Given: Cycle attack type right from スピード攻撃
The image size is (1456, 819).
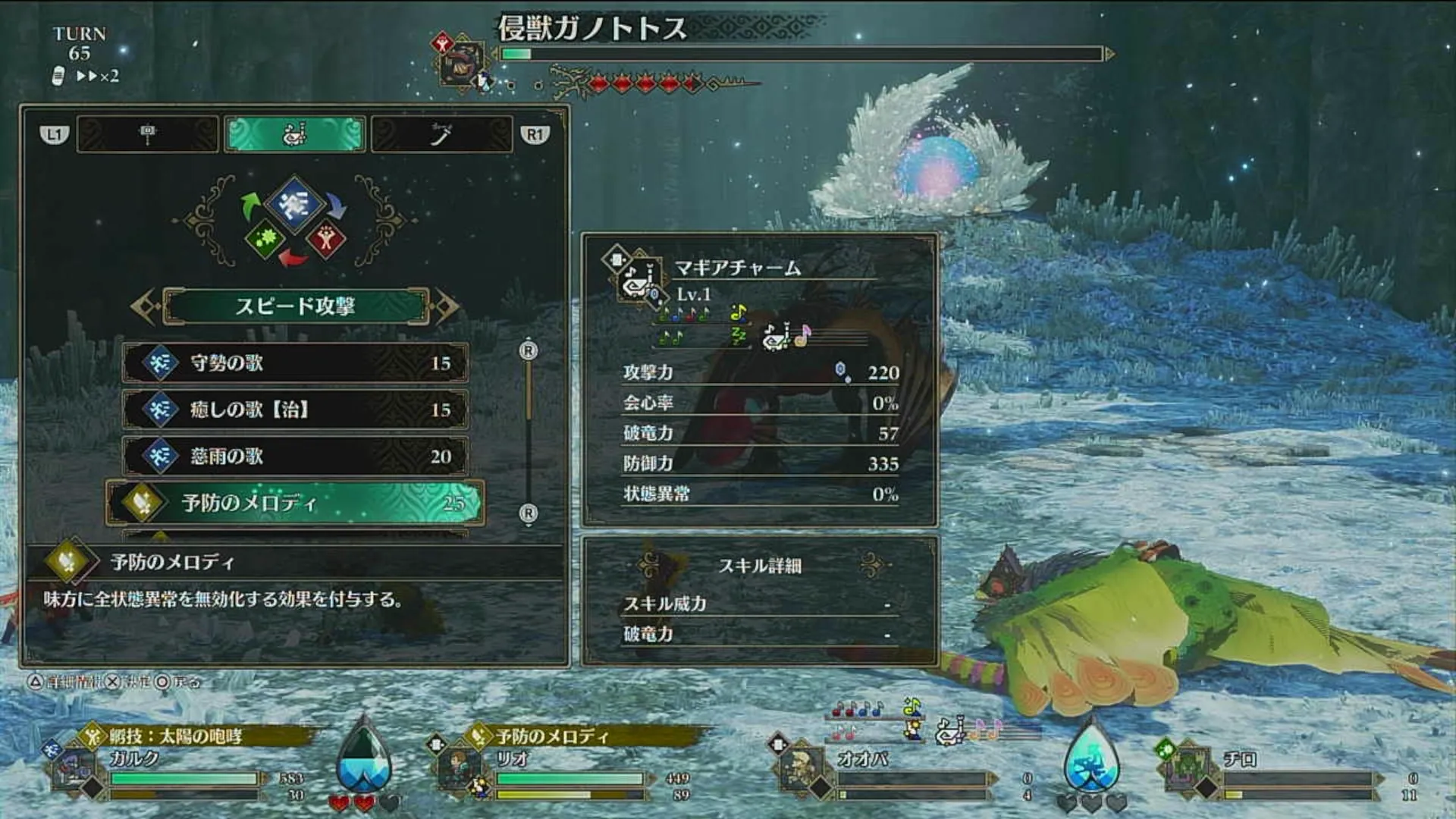Looking at the screenshot, I should [447, 306].
